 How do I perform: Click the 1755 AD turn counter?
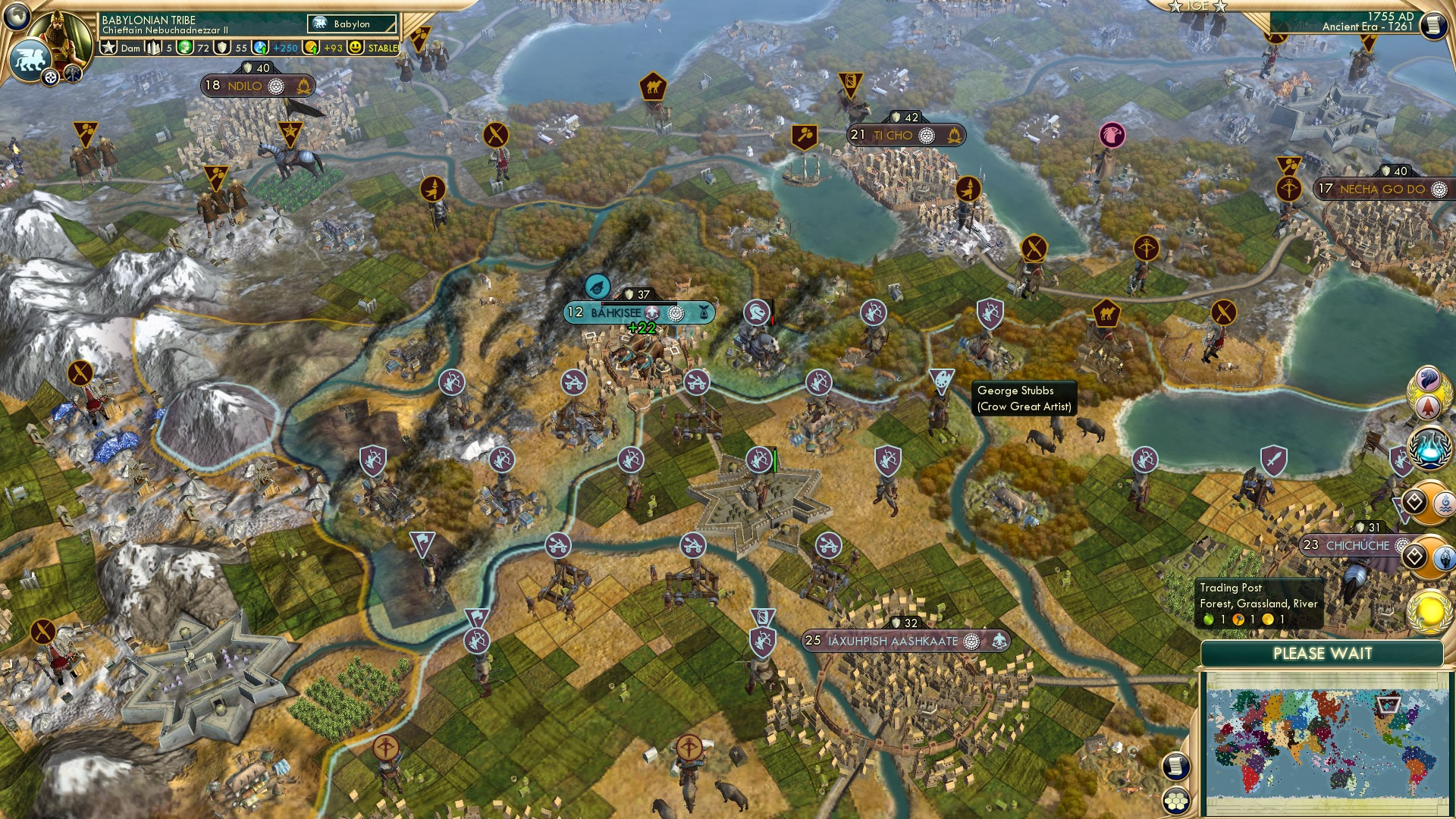tap(1389, 15)
